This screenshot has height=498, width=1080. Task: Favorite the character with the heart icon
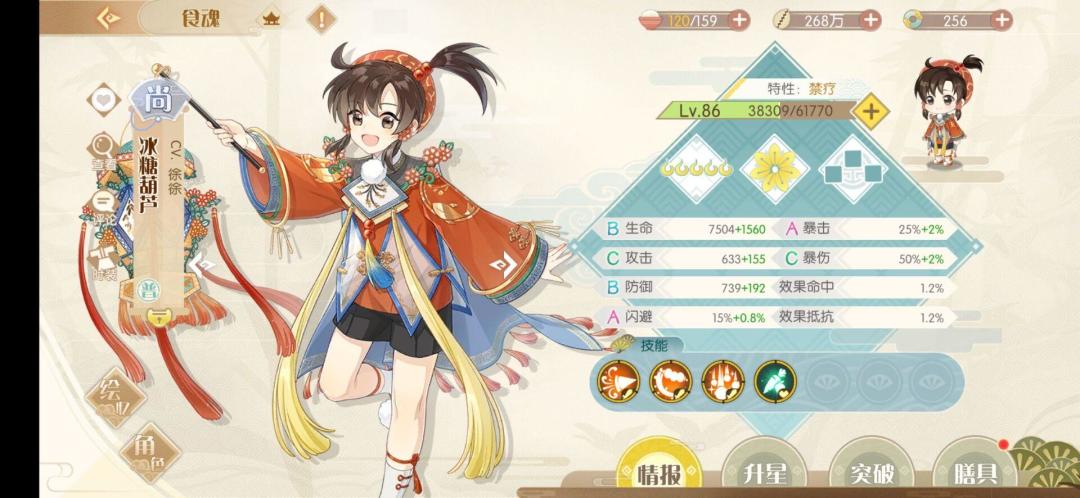pyautogui.click(x=100, y=100)
